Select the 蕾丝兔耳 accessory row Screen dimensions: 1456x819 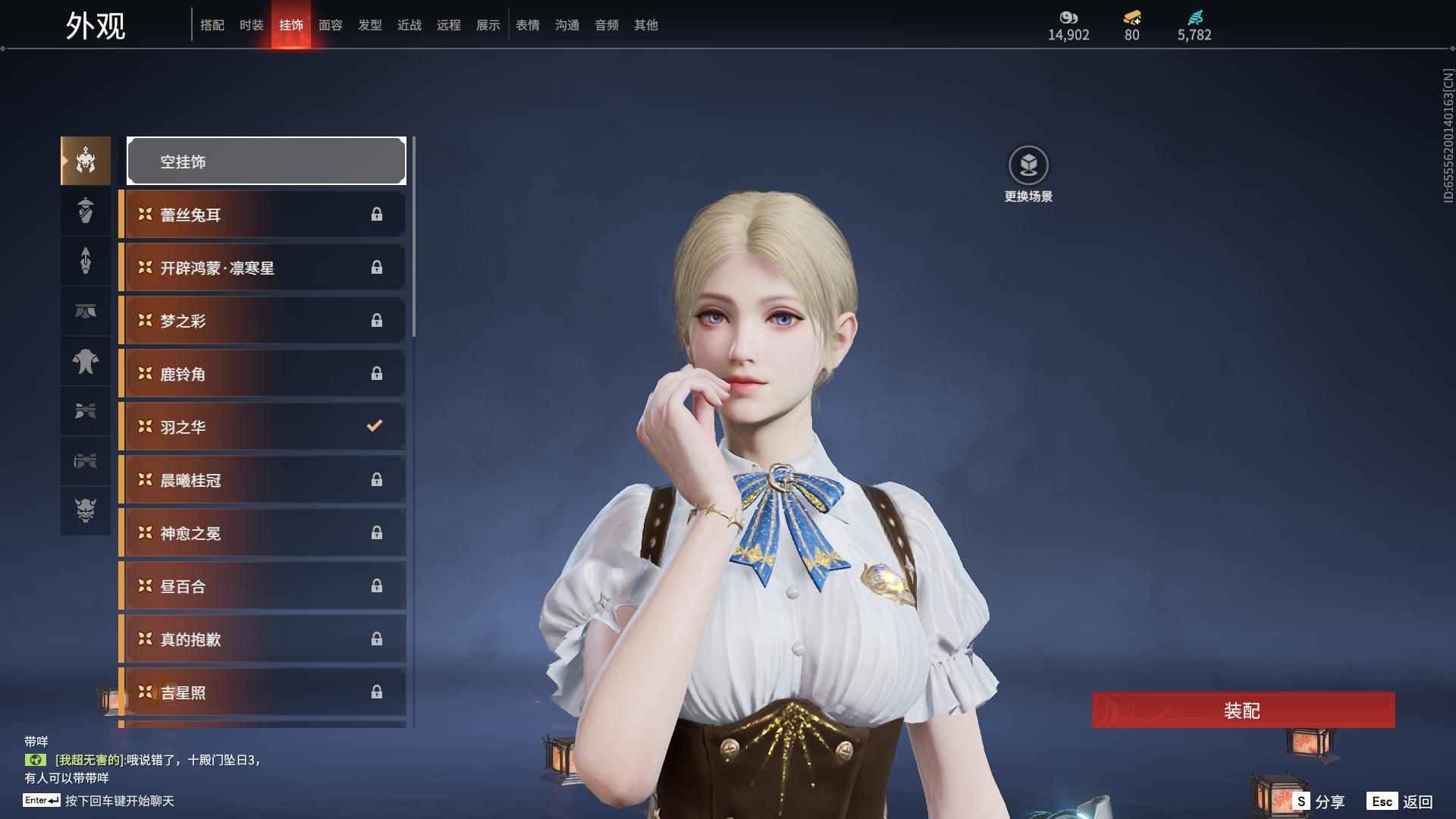click(x=263, y=215)
